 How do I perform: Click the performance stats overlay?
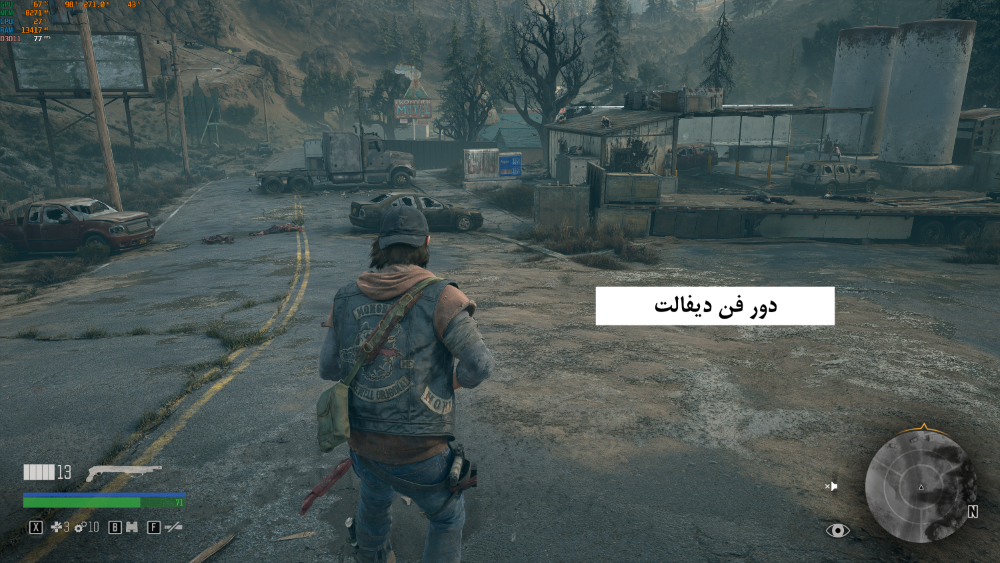click(x=28, y=21)
